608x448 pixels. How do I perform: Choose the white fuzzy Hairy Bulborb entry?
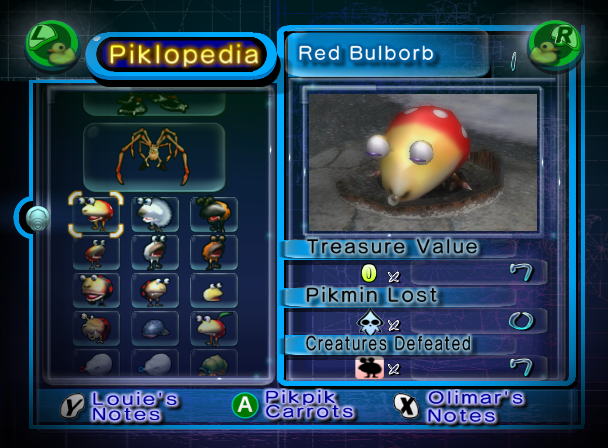(155, 213)
